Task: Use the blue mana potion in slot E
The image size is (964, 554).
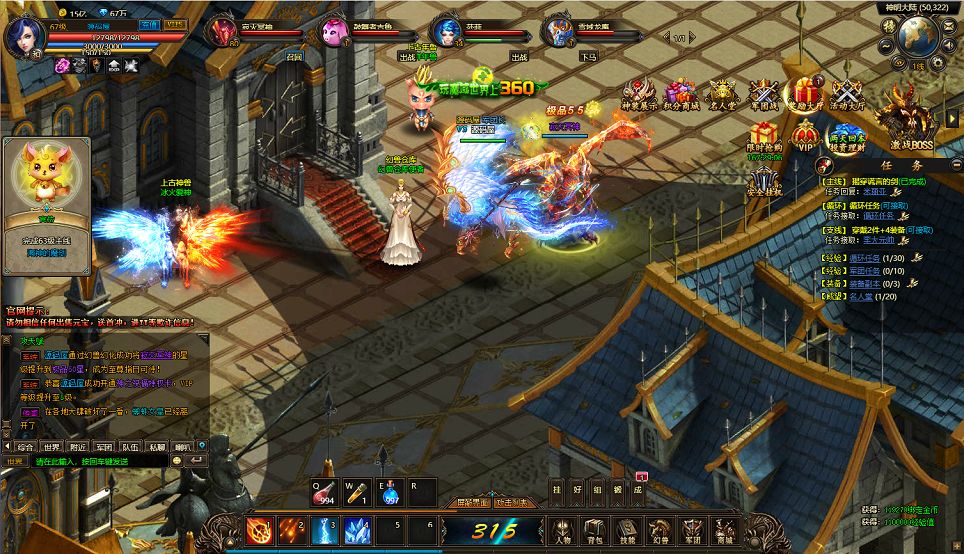Action: tap(390, 491)
